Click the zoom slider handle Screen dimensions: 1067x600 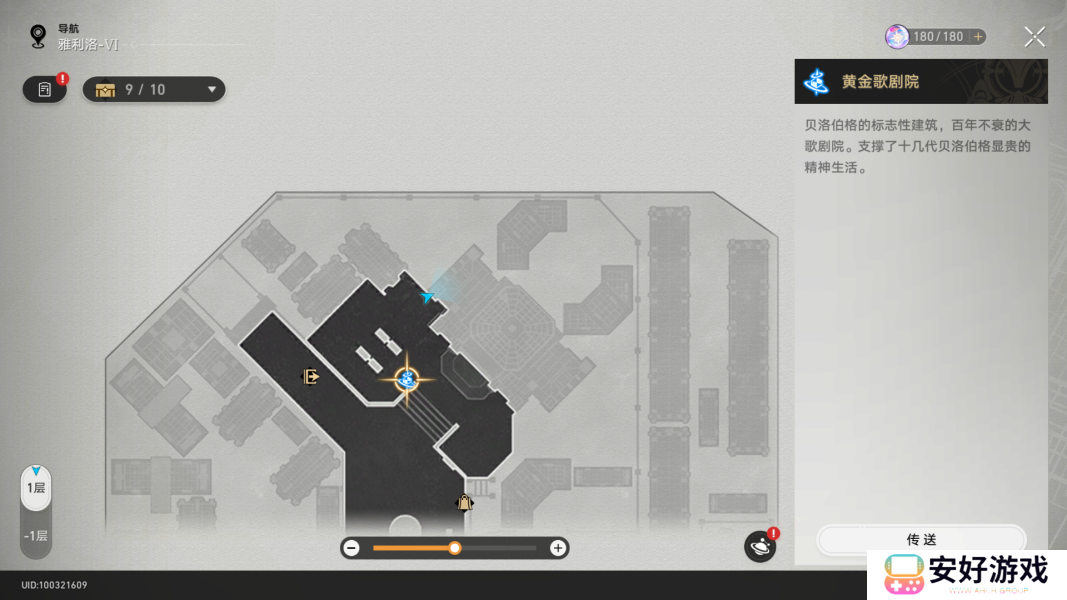click(x=455, y=548)
